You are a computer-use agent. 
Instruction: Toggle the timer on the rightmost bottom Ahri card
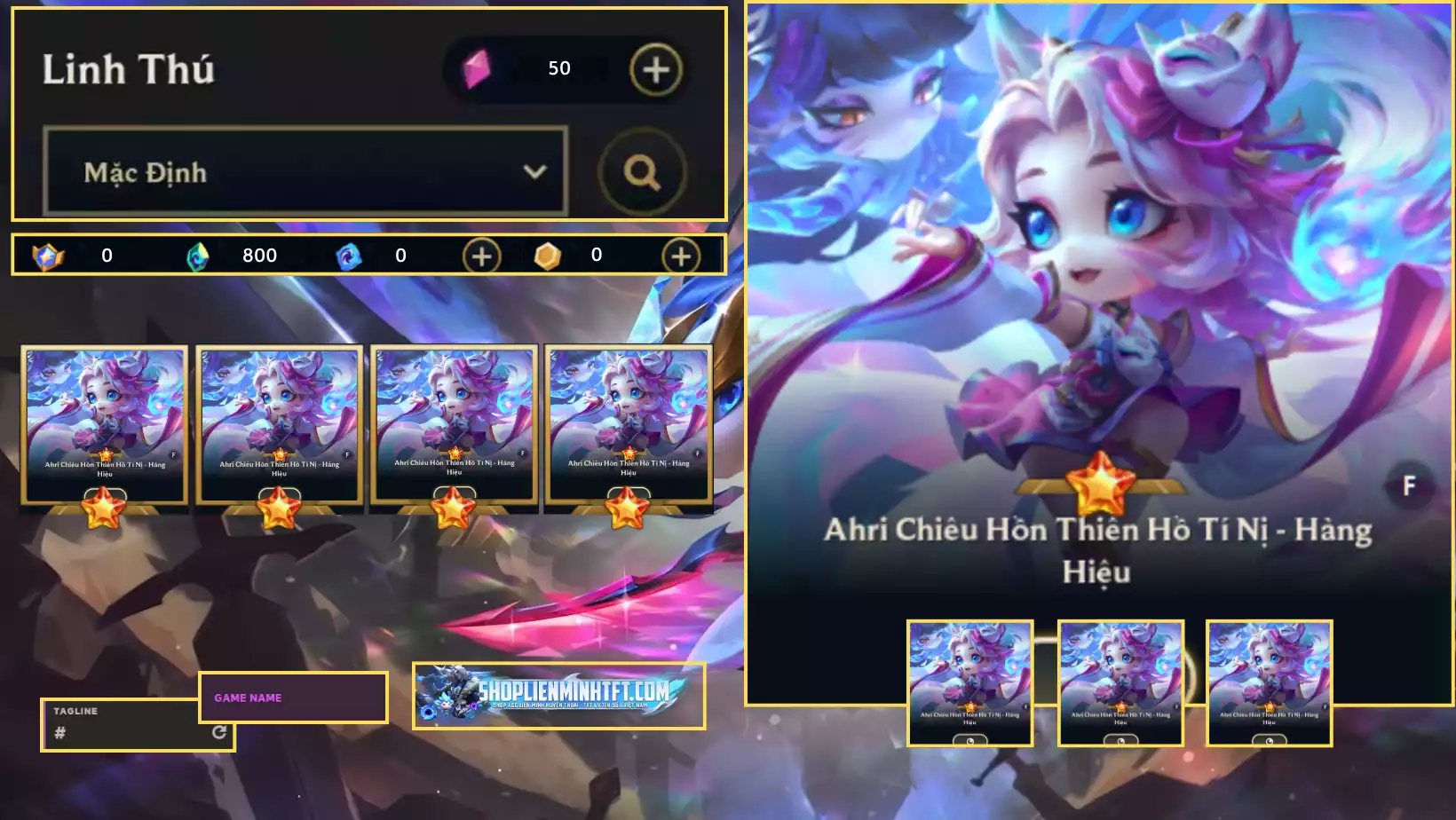click(x=1268, y=740)
